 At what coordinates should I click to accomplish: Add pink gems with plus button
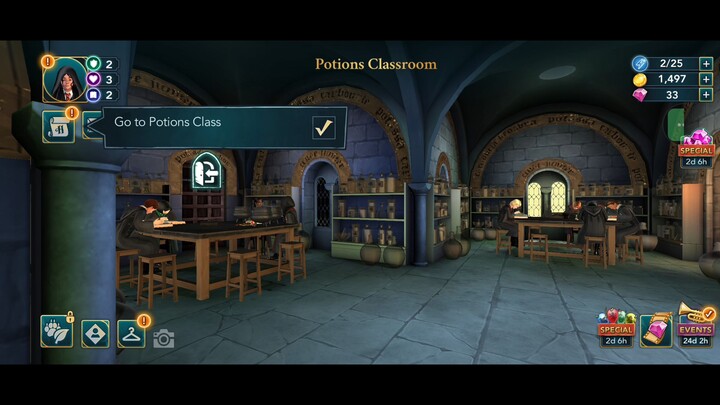(x=706, y=95)
